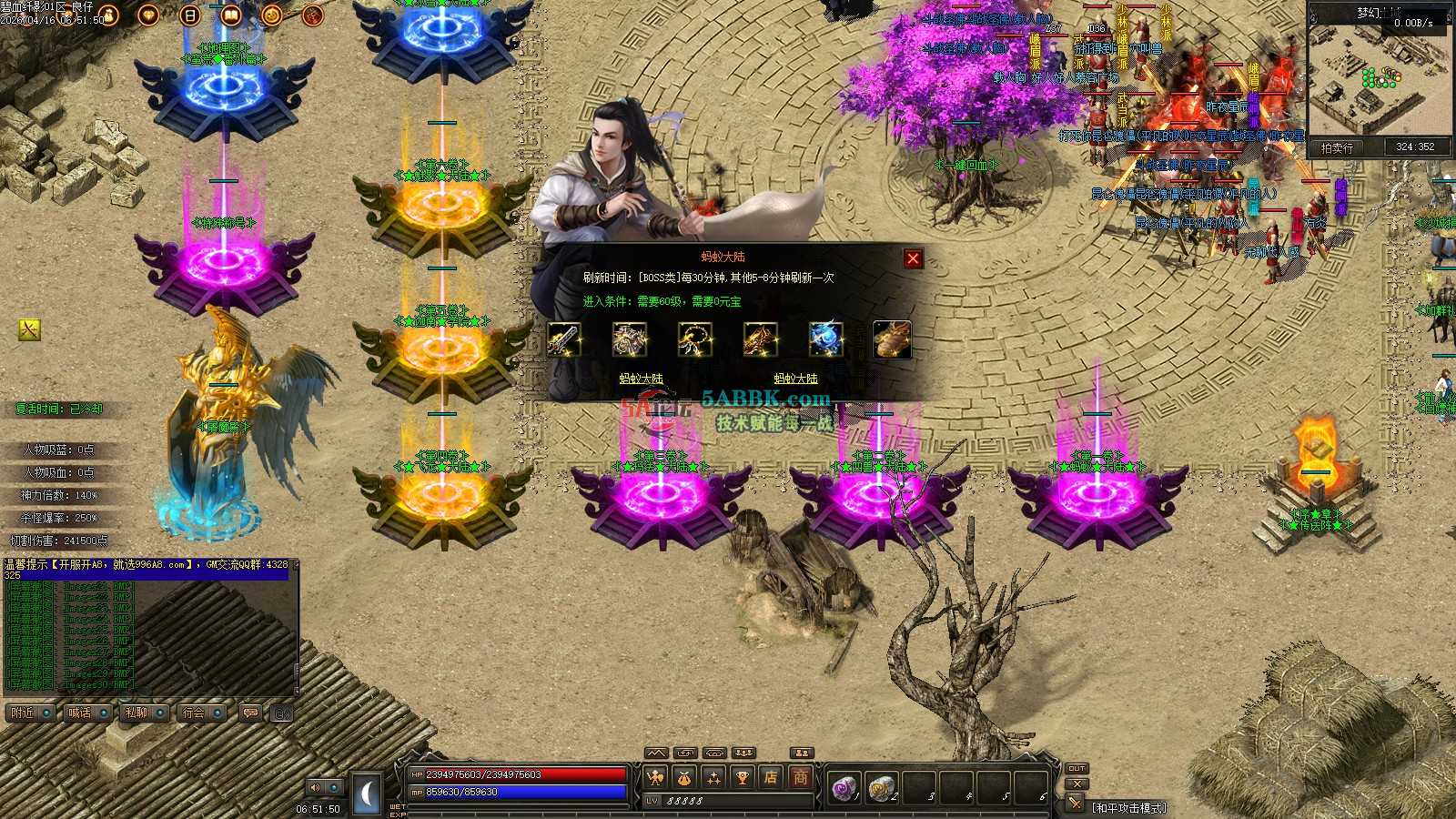This screenshot has height=819, width=1456.
Task: Click the speech bubble chat icon
Action: [250, 713]
